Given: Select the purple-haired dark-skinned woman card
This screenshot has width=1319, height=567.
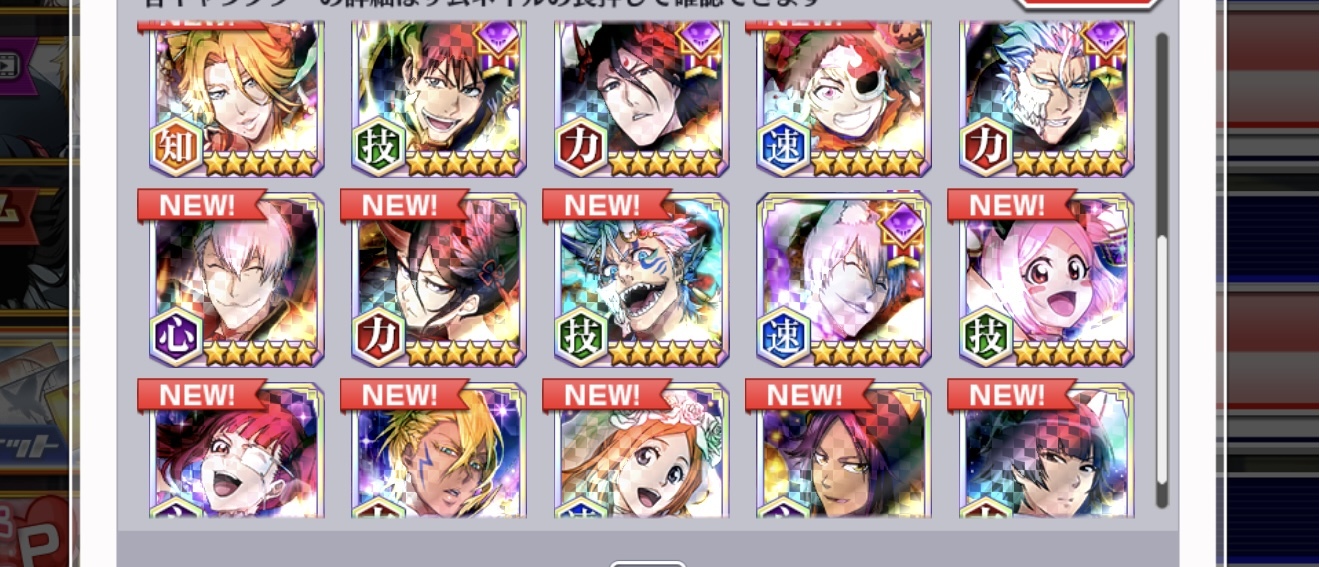Looking at the screenshot, I should [x=844, y=455].
